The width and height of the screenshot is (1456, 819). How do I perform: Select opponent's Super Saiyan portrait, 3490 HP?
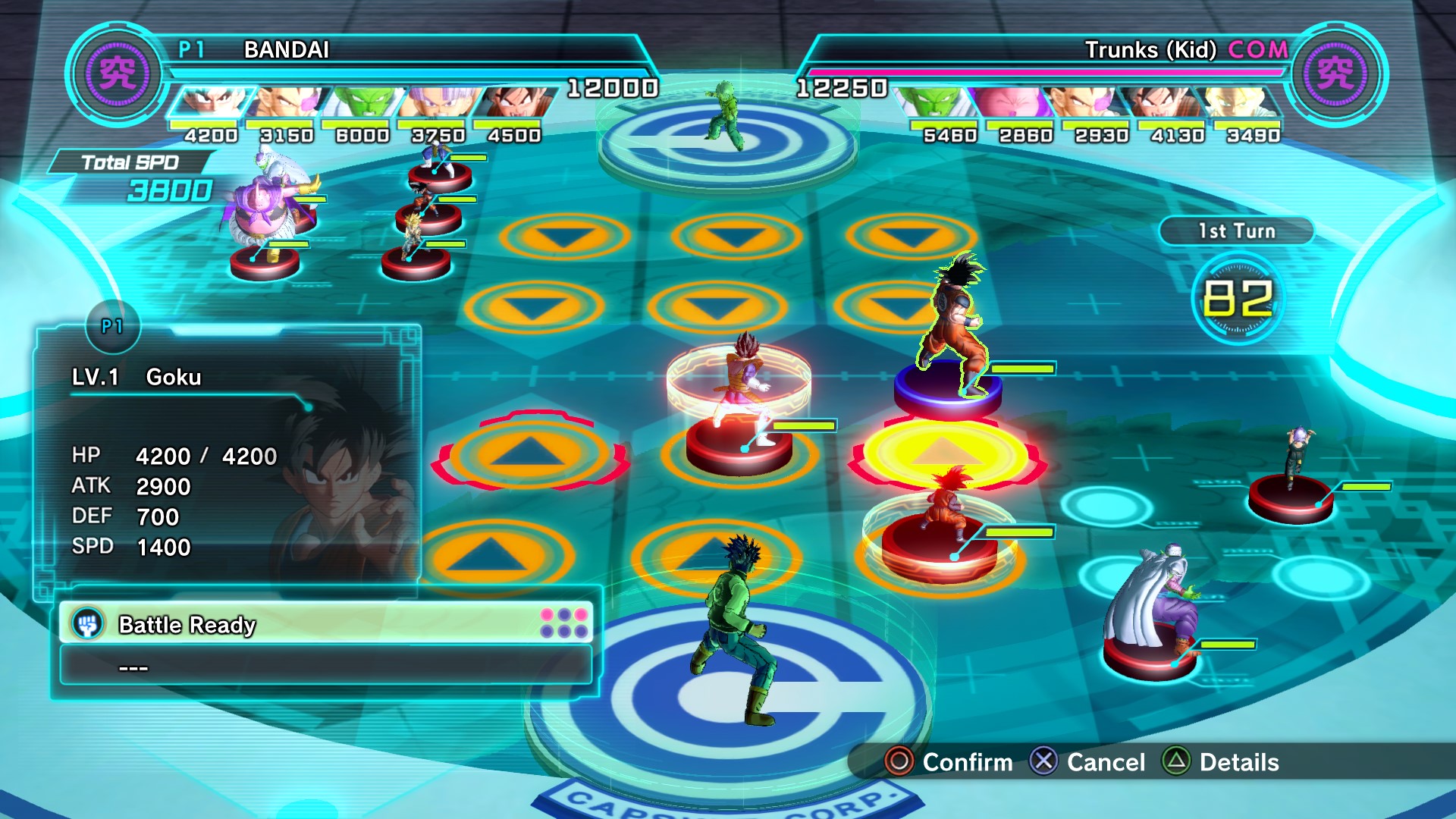pos(1241,102)
